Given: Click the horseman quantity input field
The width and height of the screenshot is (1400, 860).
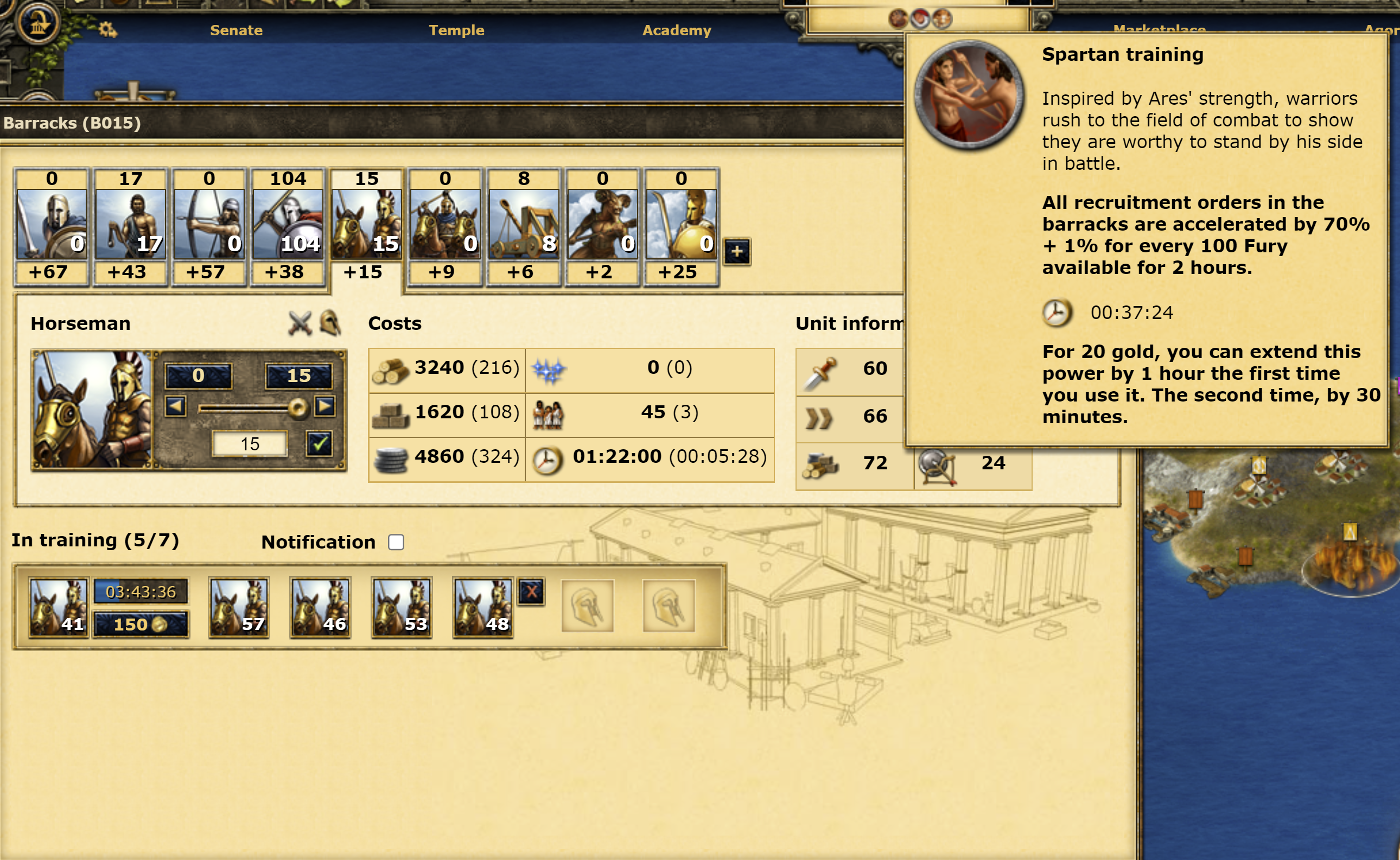Looking at the screenshot, I should click(250, 444).
